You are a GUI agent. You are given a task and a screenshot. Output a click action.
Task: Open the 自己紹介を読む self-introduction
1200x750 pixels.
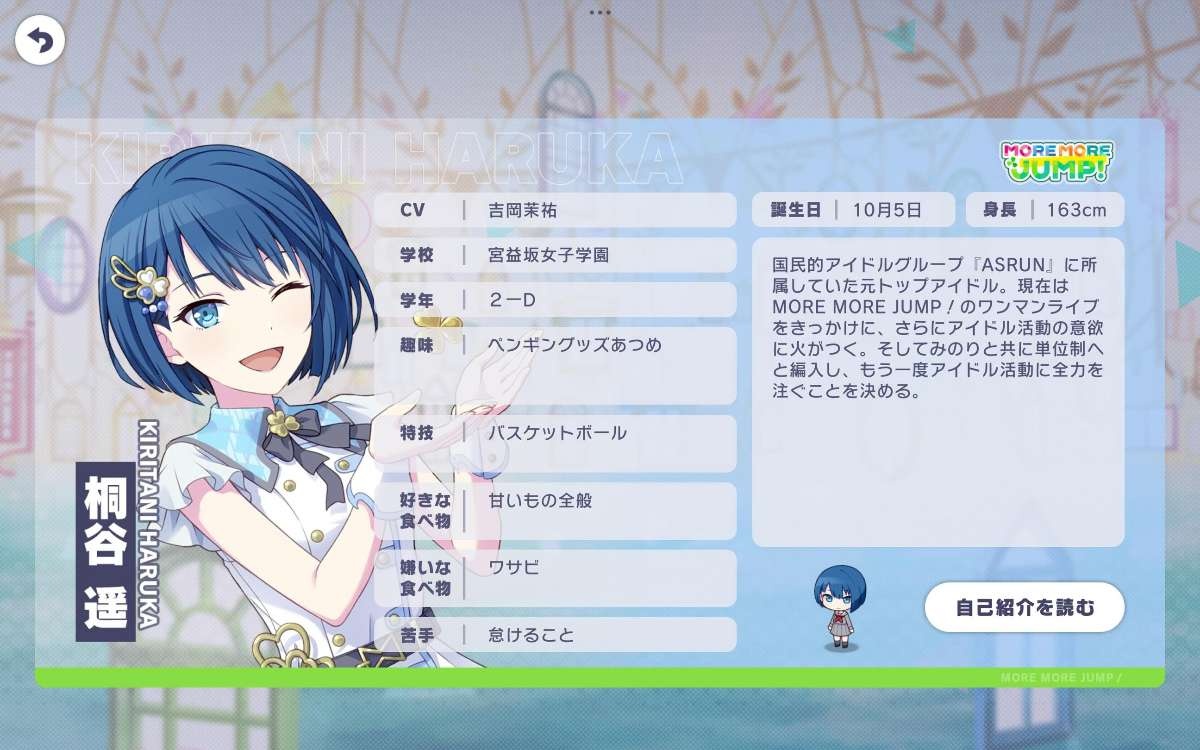(x=1025, y=607)
